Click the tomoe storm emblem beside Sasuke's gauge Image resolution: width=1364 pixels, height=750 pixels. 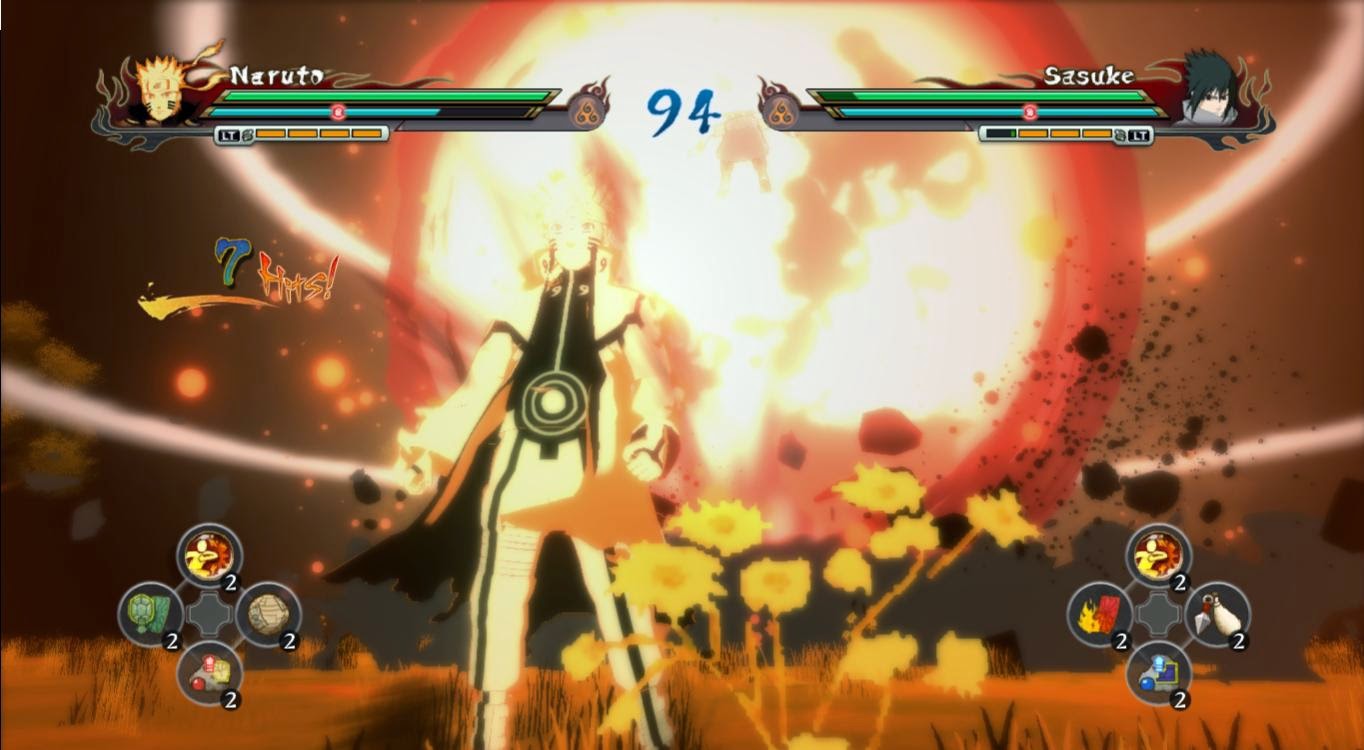tap(777, 108)
